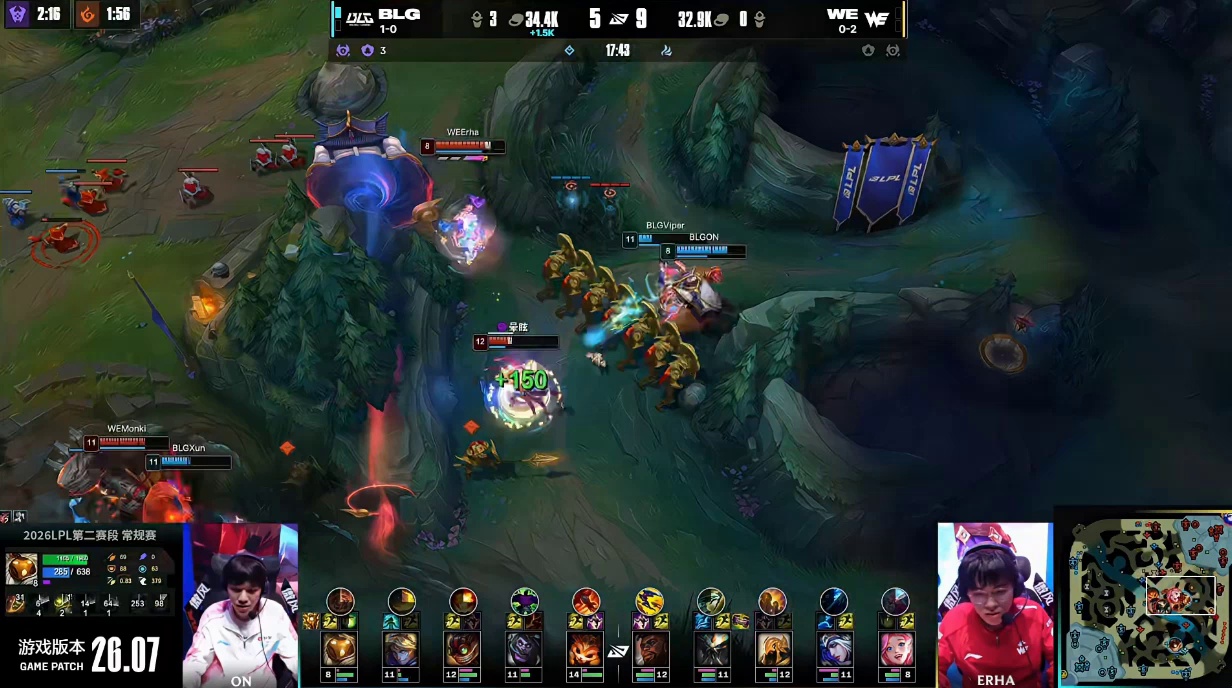Click Gnar's ultimate icon above his portrait
This screenshot has height=688, width=1232.
pos(586,601)
